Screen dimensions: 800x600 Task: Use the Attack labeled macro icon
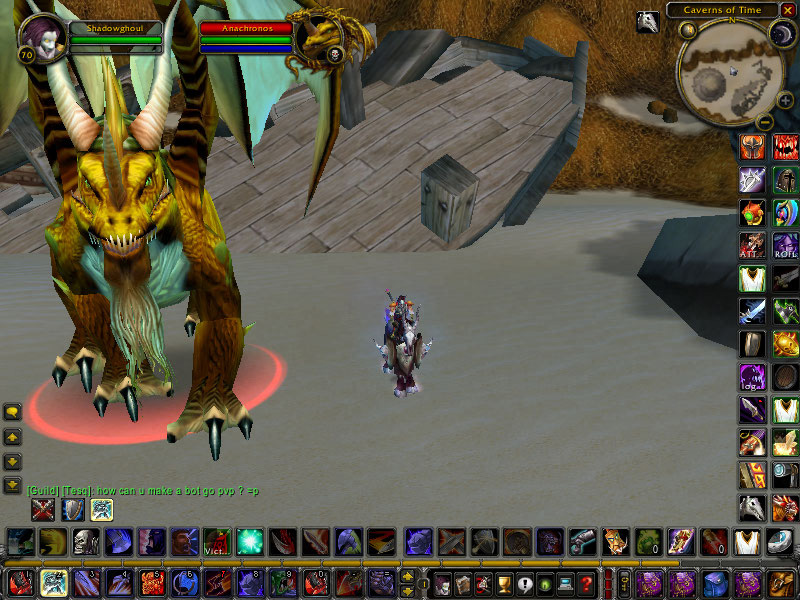752,245
